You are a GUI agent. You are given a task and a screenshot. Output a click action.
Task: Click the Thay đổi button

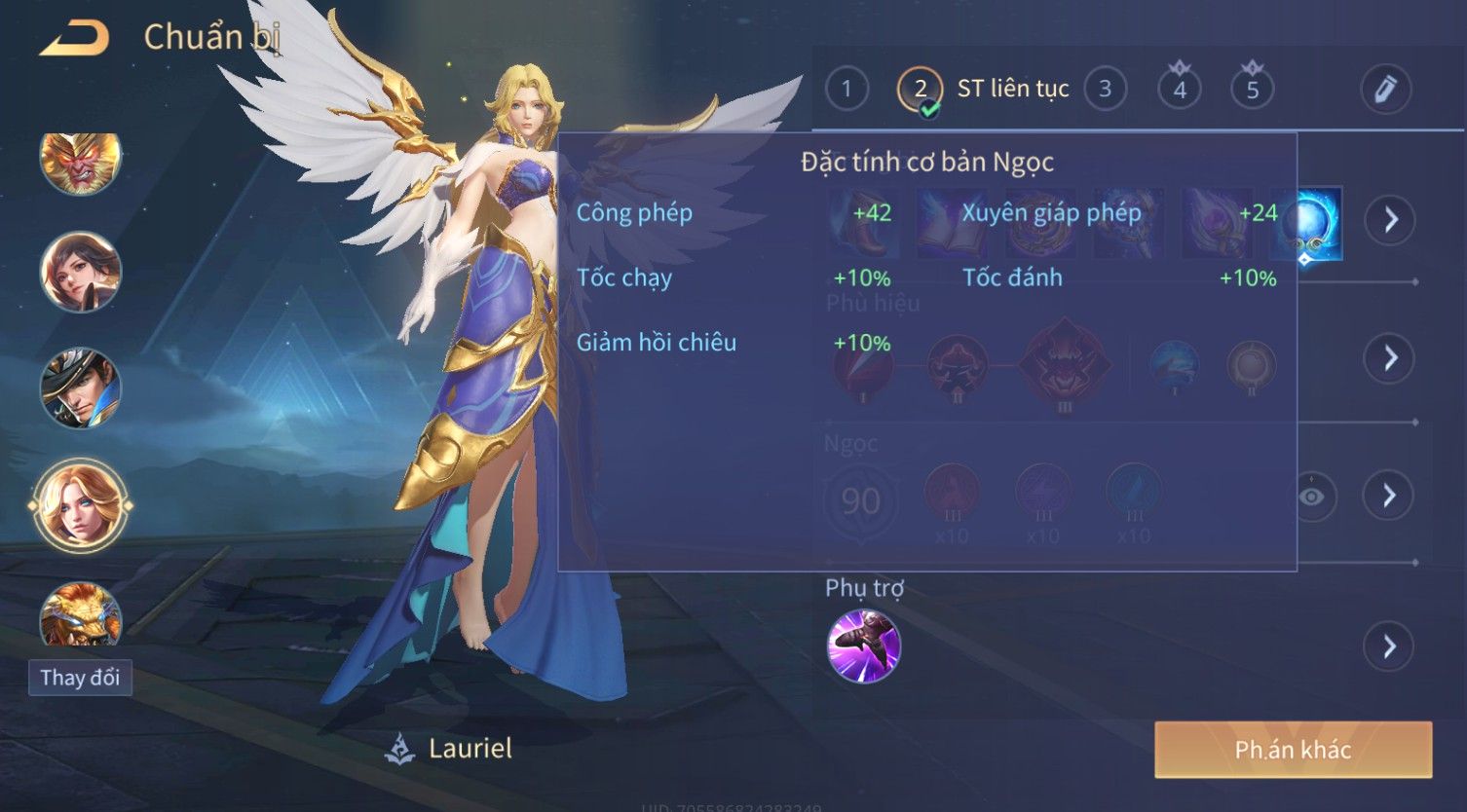point(81,678)
